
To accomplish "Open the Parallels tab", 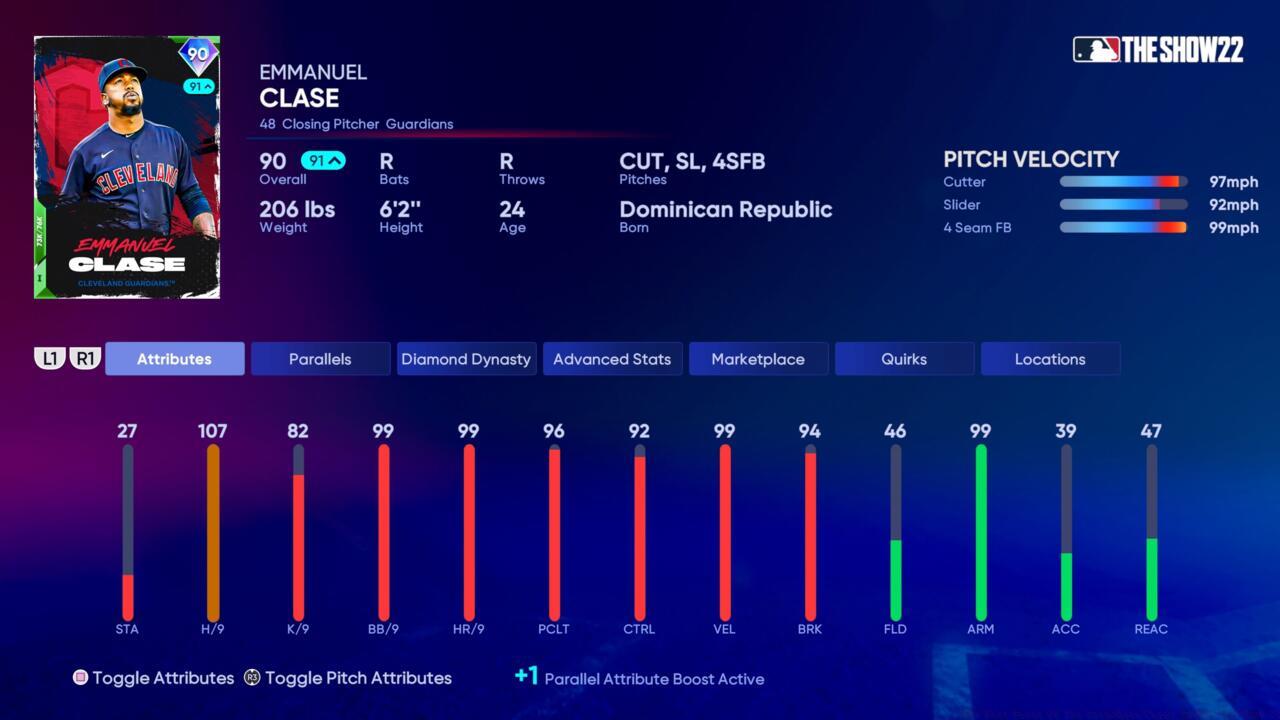I will (x=320, y=359).
